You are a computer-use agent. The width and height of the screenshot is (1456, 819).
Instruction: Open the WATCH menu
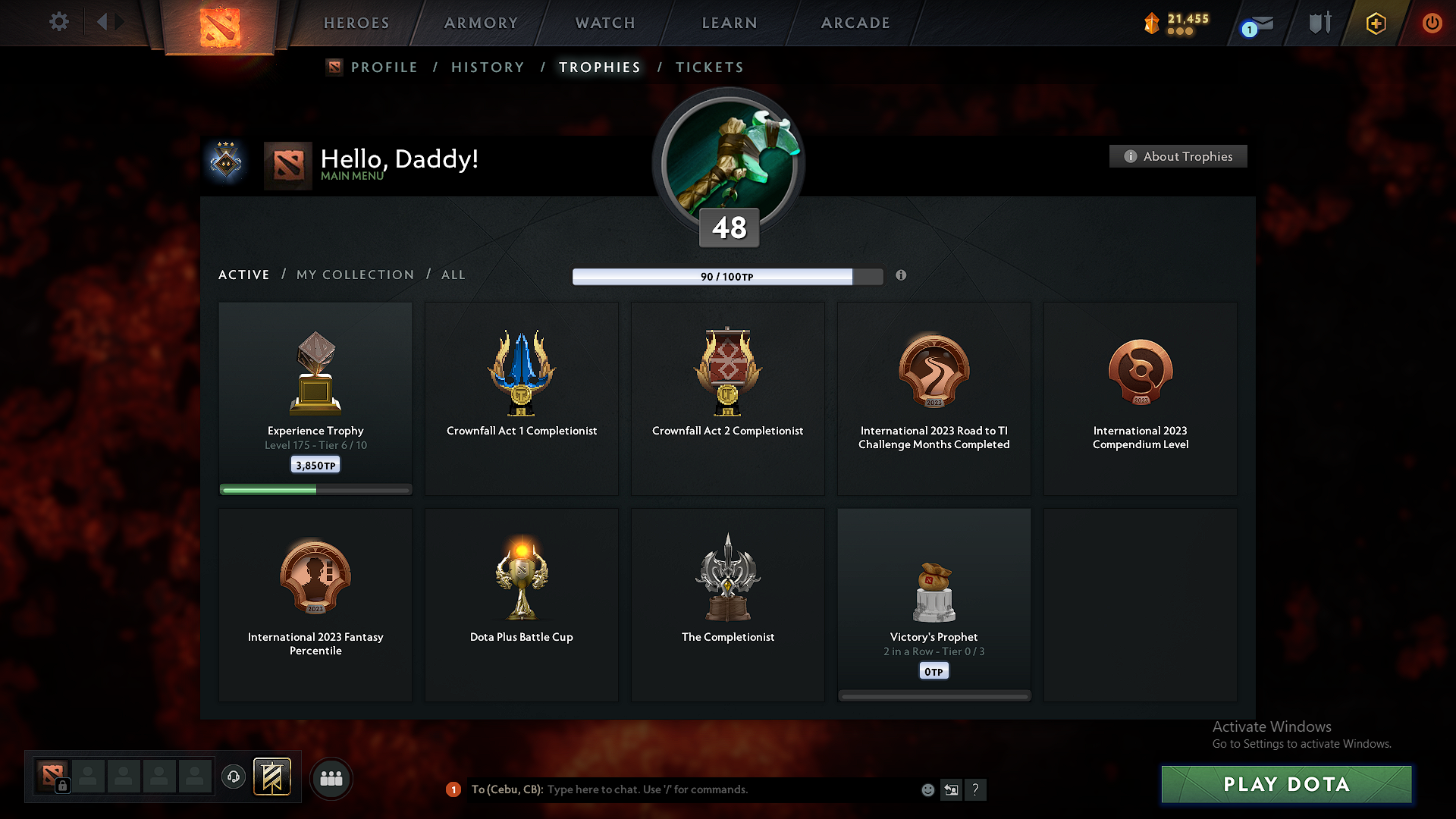(604, 23)
